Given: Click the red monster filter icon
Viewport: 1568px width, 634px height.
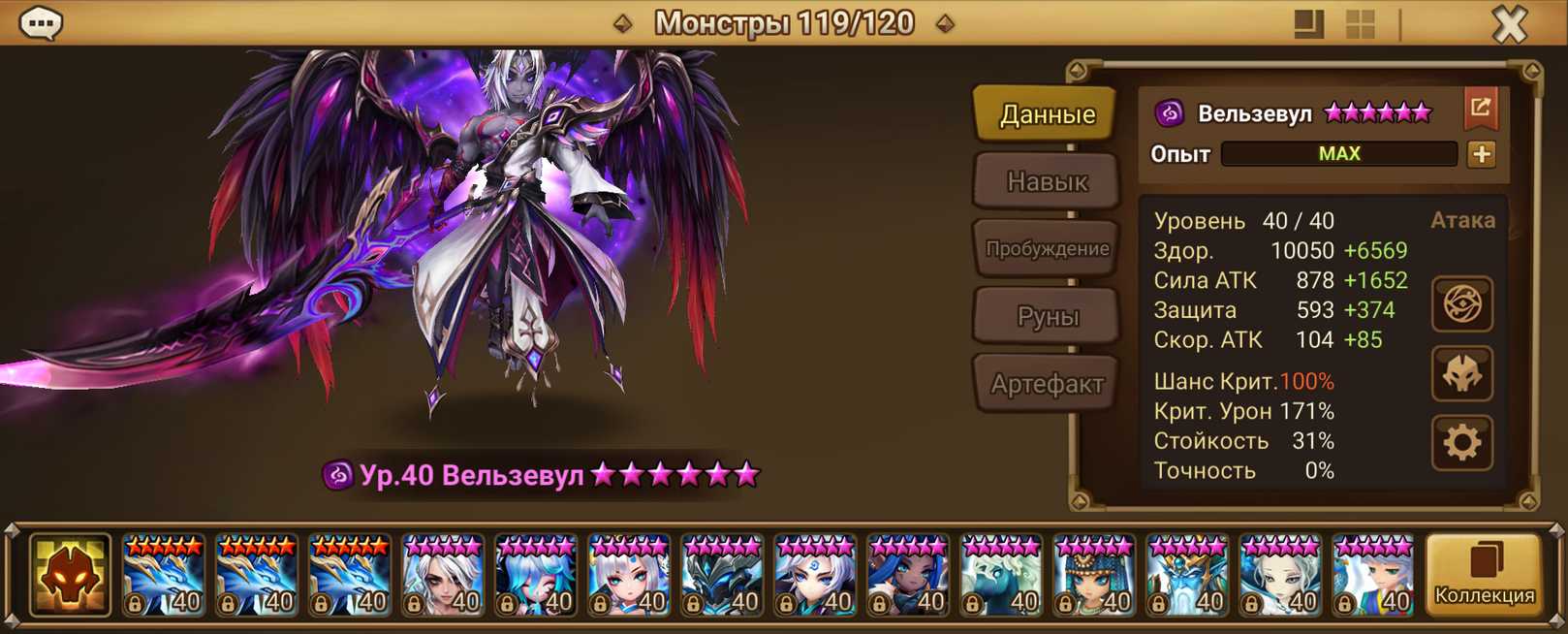Looking at the screenshot, I should coord(70,575).
